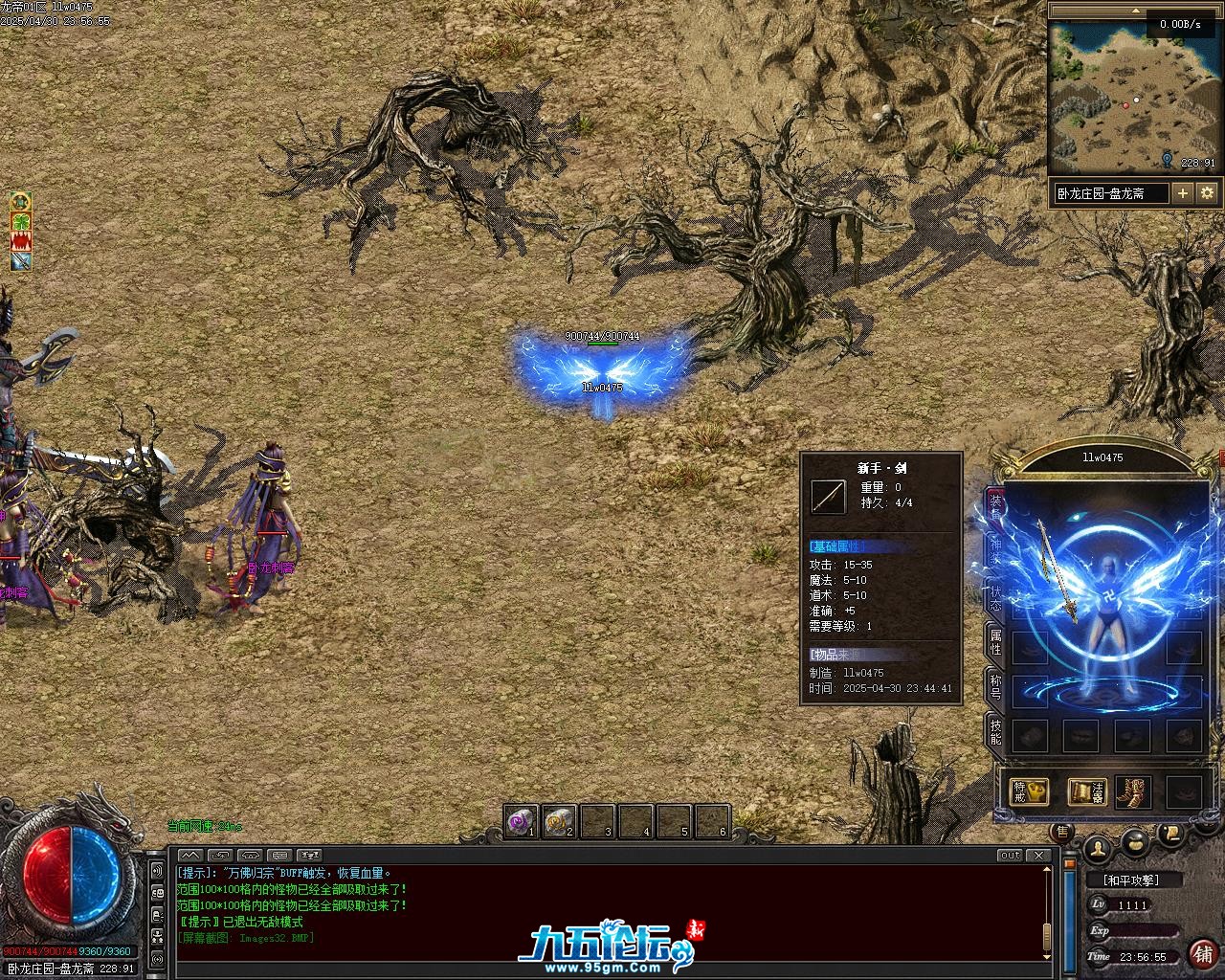Show the 技能 skills tab
Screen dimensions: 1225x980
click(995, 731)
